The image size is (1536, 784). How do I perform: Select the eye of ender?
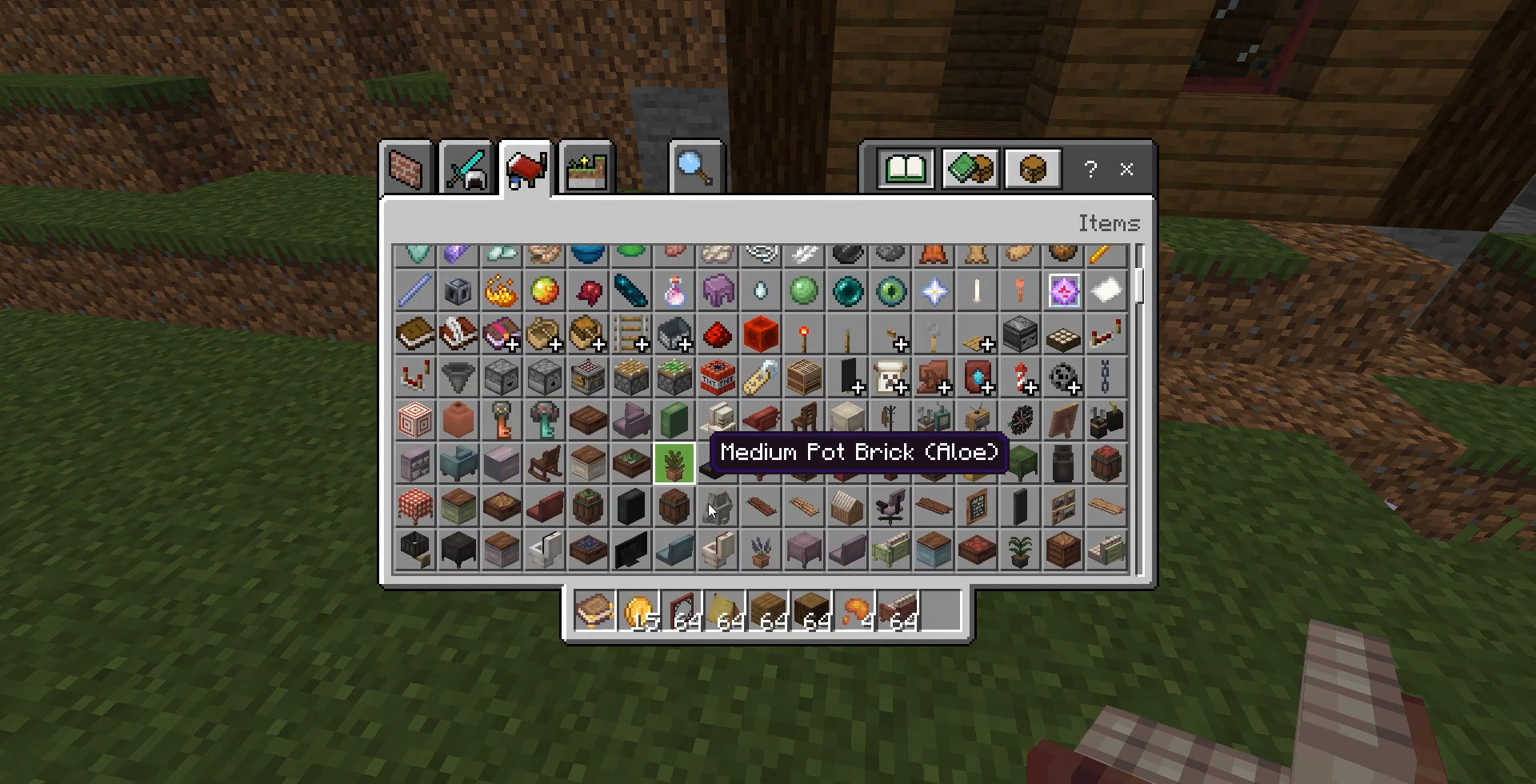tap(890, 291)
